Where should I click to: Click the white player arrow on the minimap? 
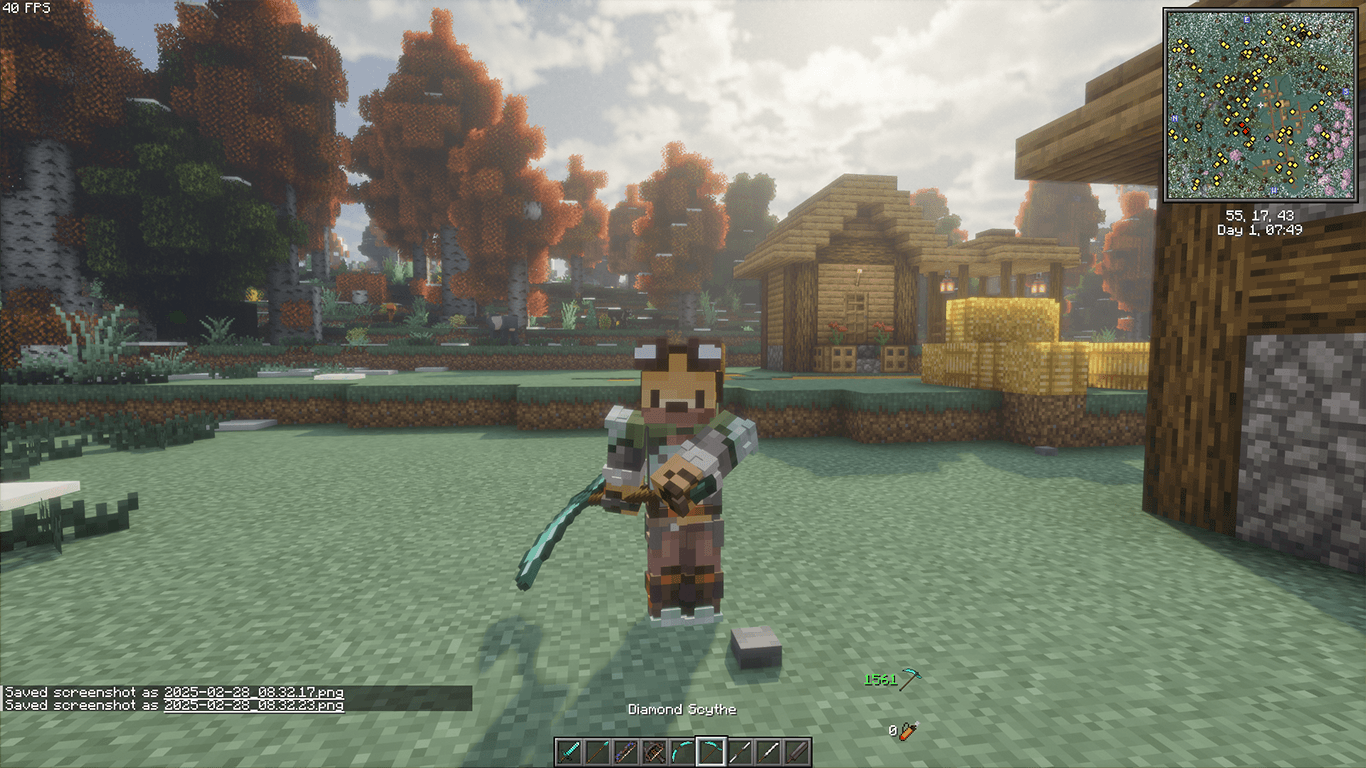pyautogui.click(x=1260, y=105)
